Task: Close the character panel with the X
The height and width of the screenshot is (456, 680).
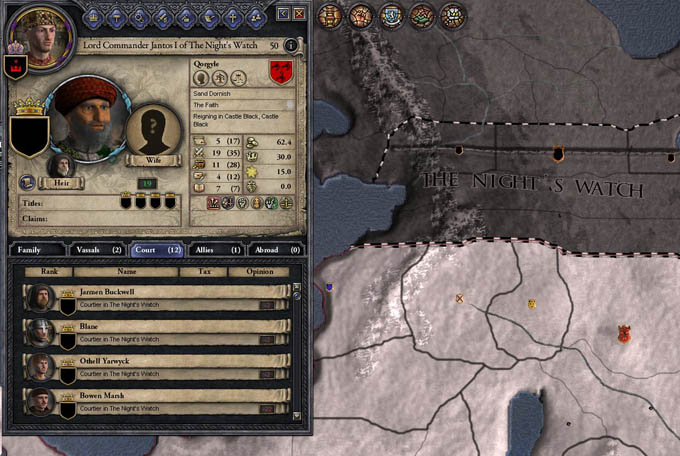Action: 298,13
